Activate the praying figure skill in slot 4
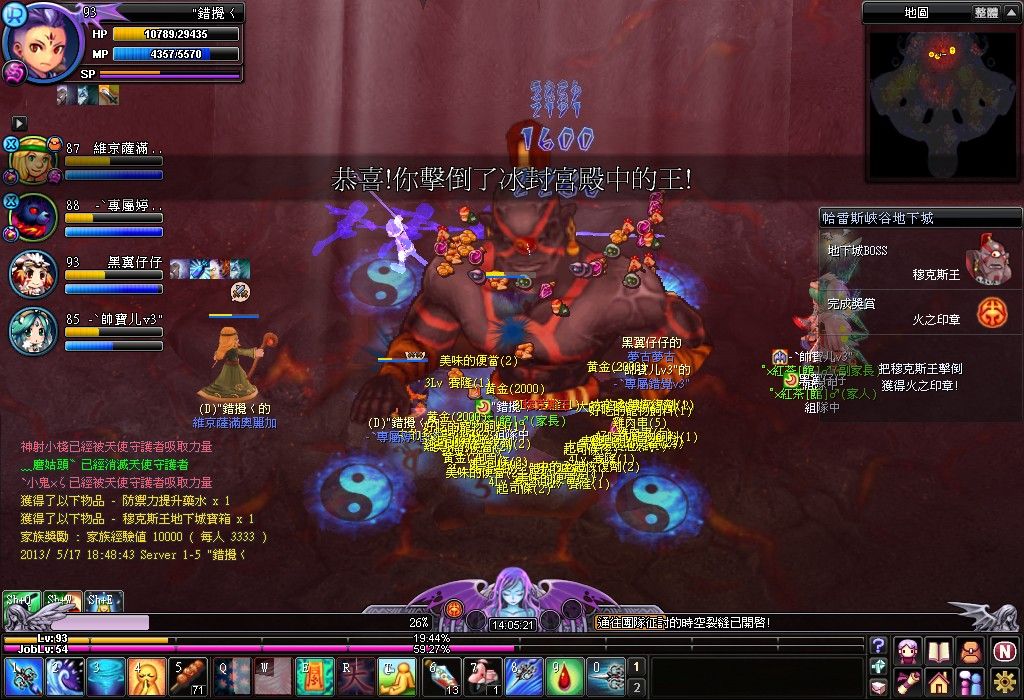1024x700 pixels. (x=146, y=676)
